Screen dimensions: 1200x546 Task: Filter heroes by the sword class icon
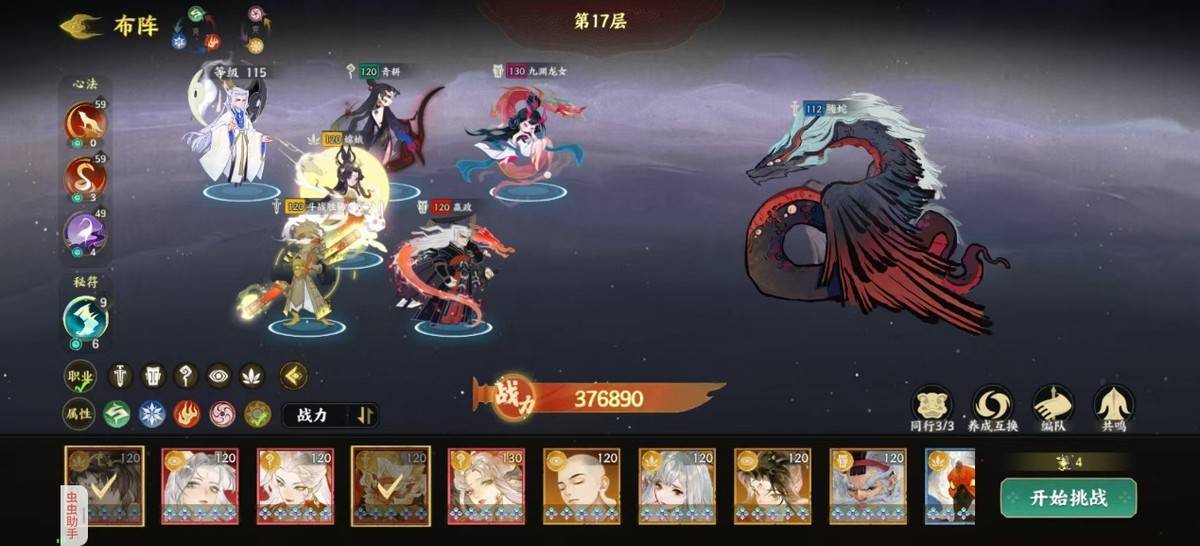coord(120,376)
